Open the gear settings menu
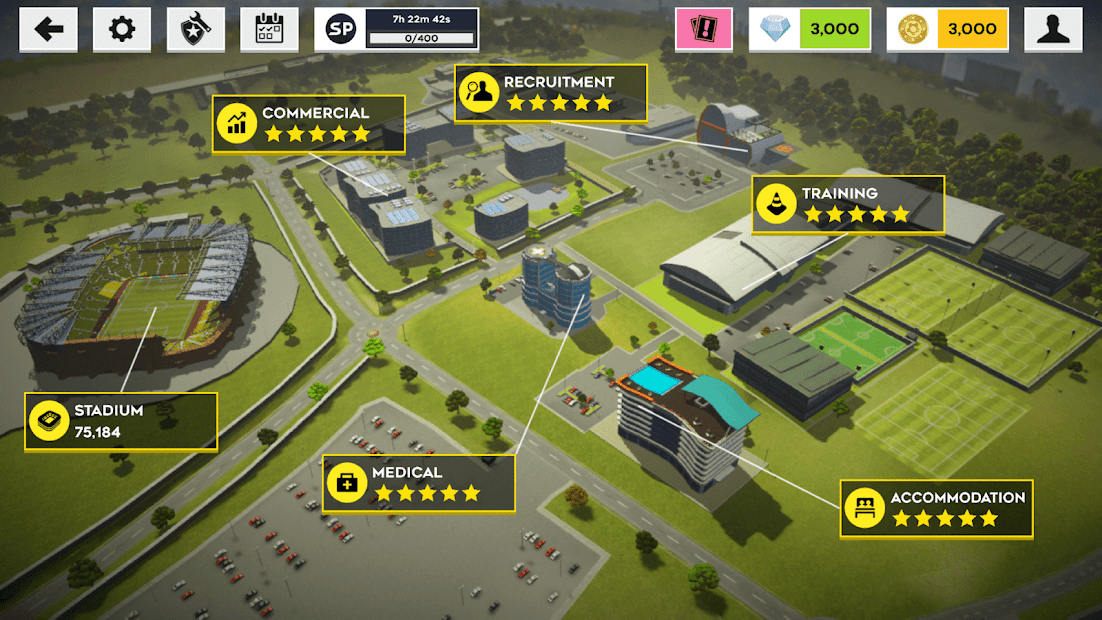This screenshot has width=1102, height=620. 122,29
